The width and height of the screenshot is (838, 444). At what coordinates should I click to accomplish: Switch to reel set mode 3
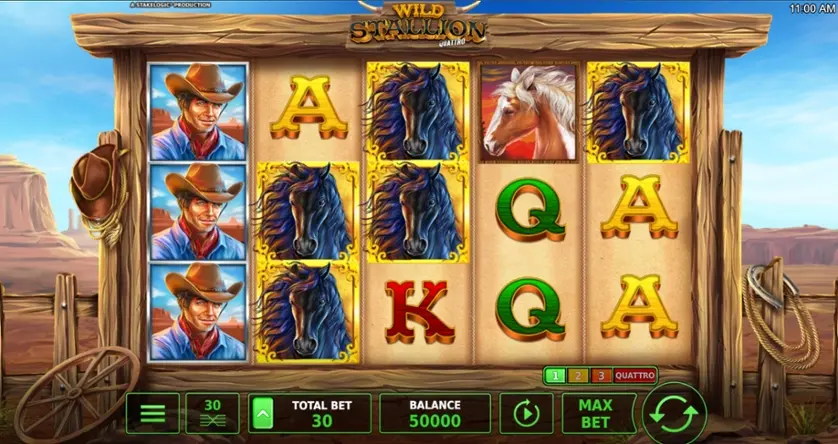click(600, 376)
